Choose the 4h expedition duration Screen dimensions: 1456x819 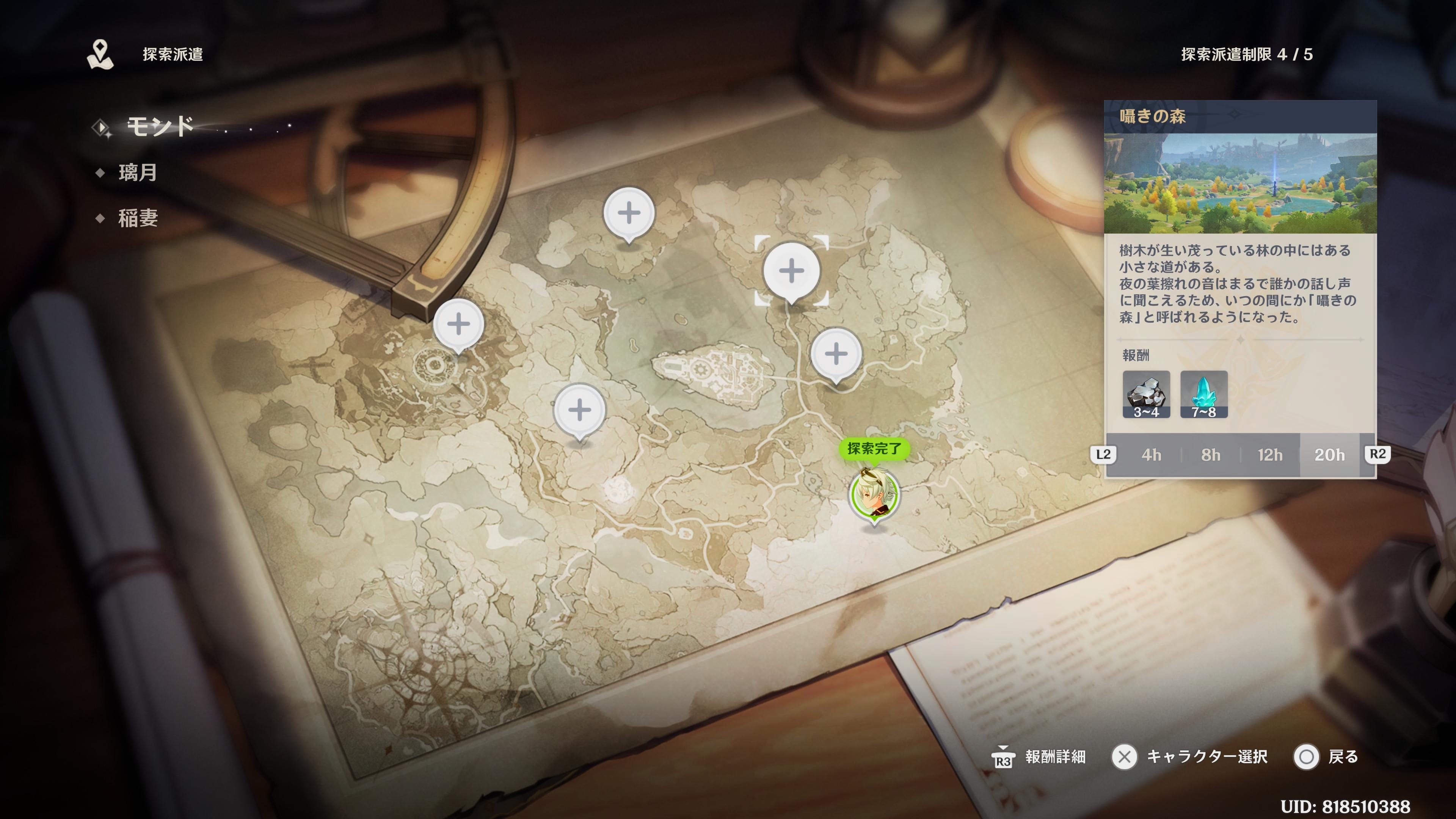tap(1152, 455)
